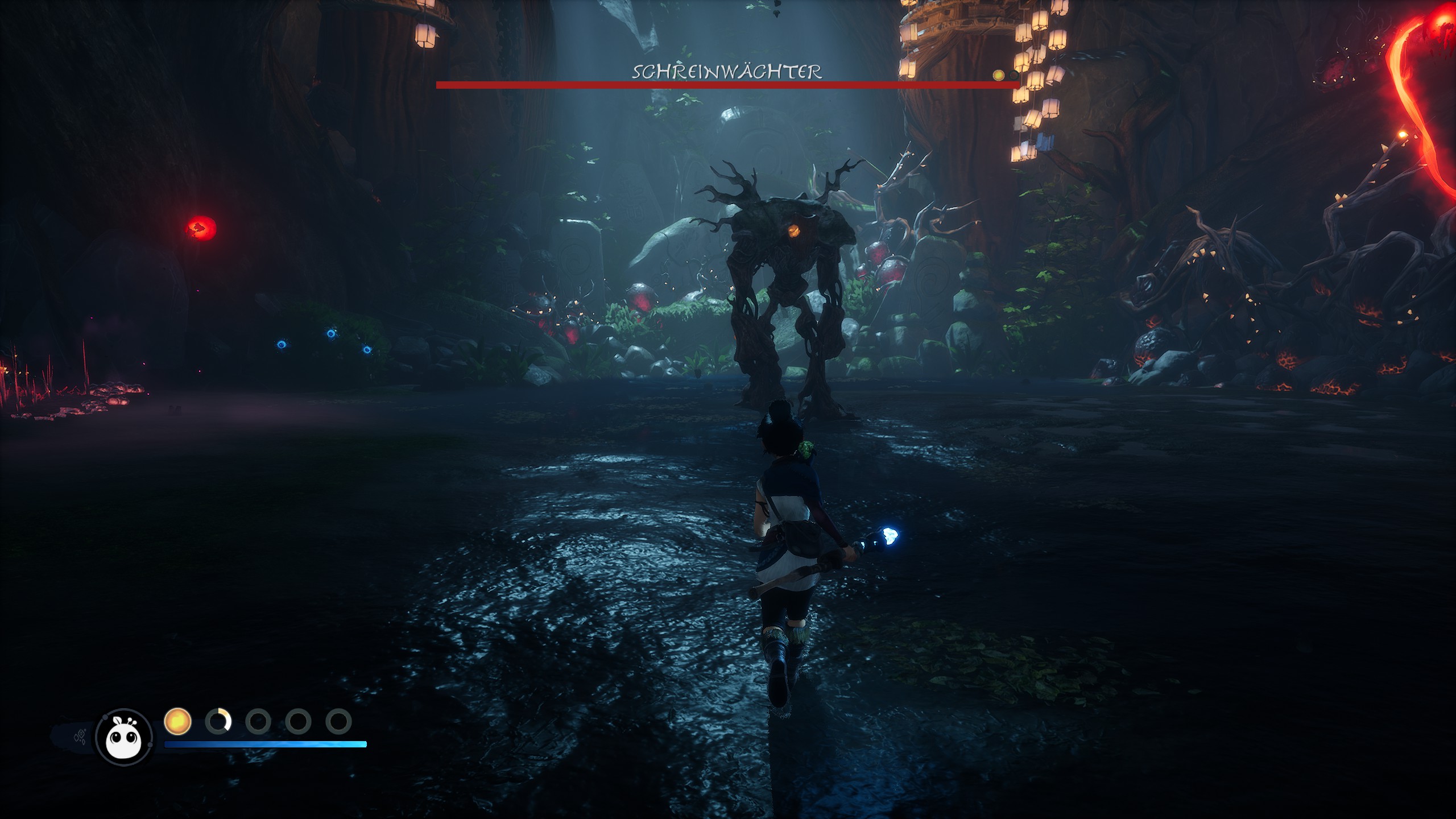Click the fully charged golden courage orb
The image size is (1456, 819).
177,721
